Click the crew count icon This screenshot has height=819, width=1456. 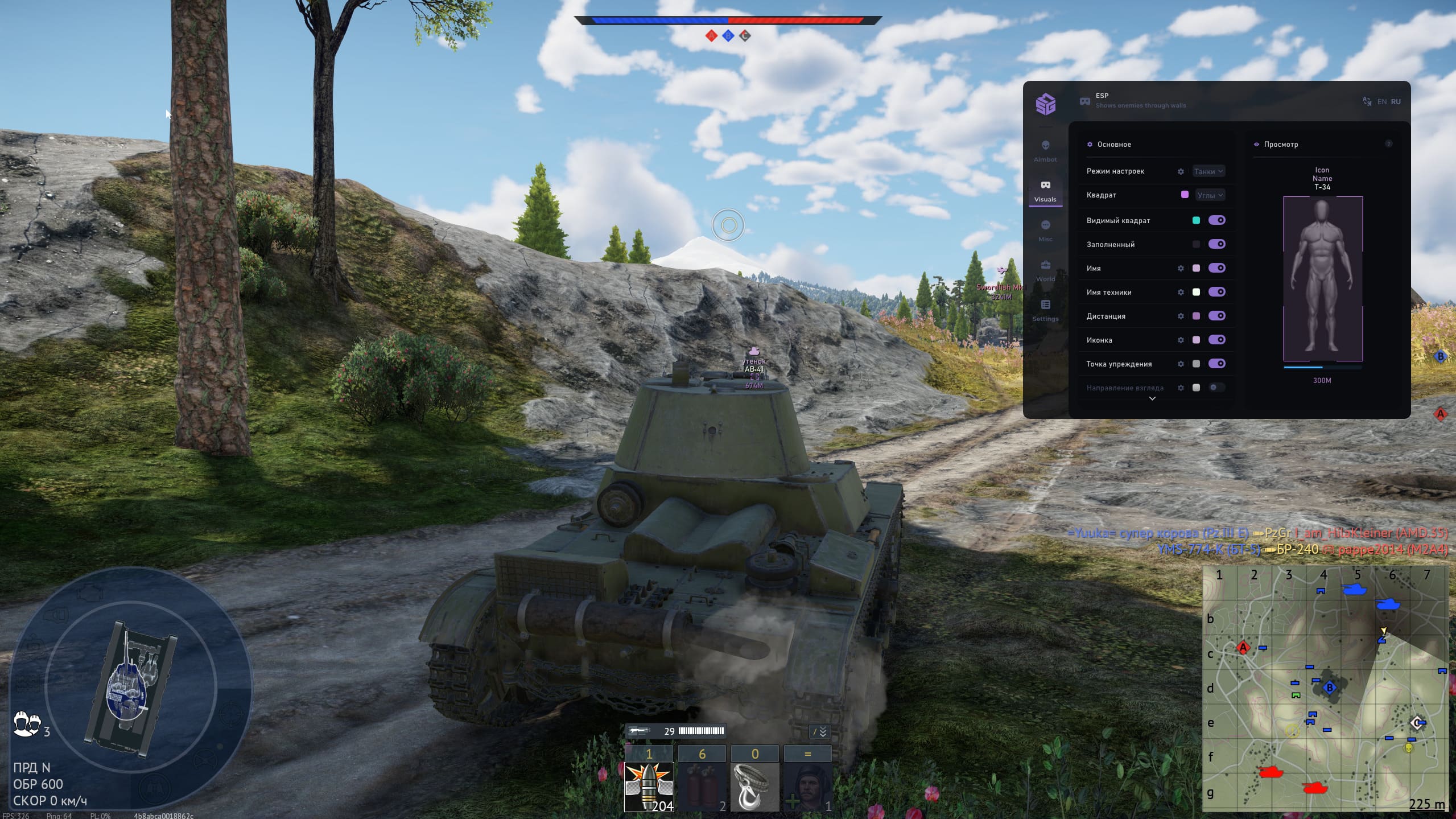(x=26, y=725)
